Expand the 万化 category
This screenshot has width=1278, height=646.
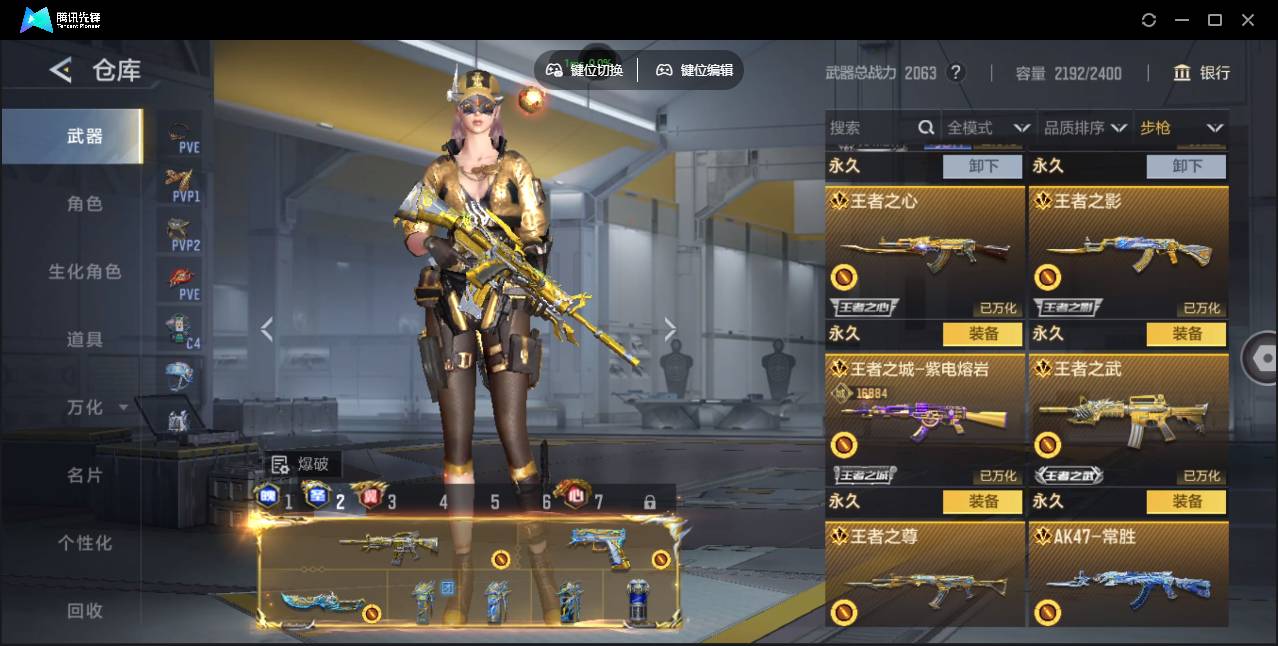tap(96, 407)
